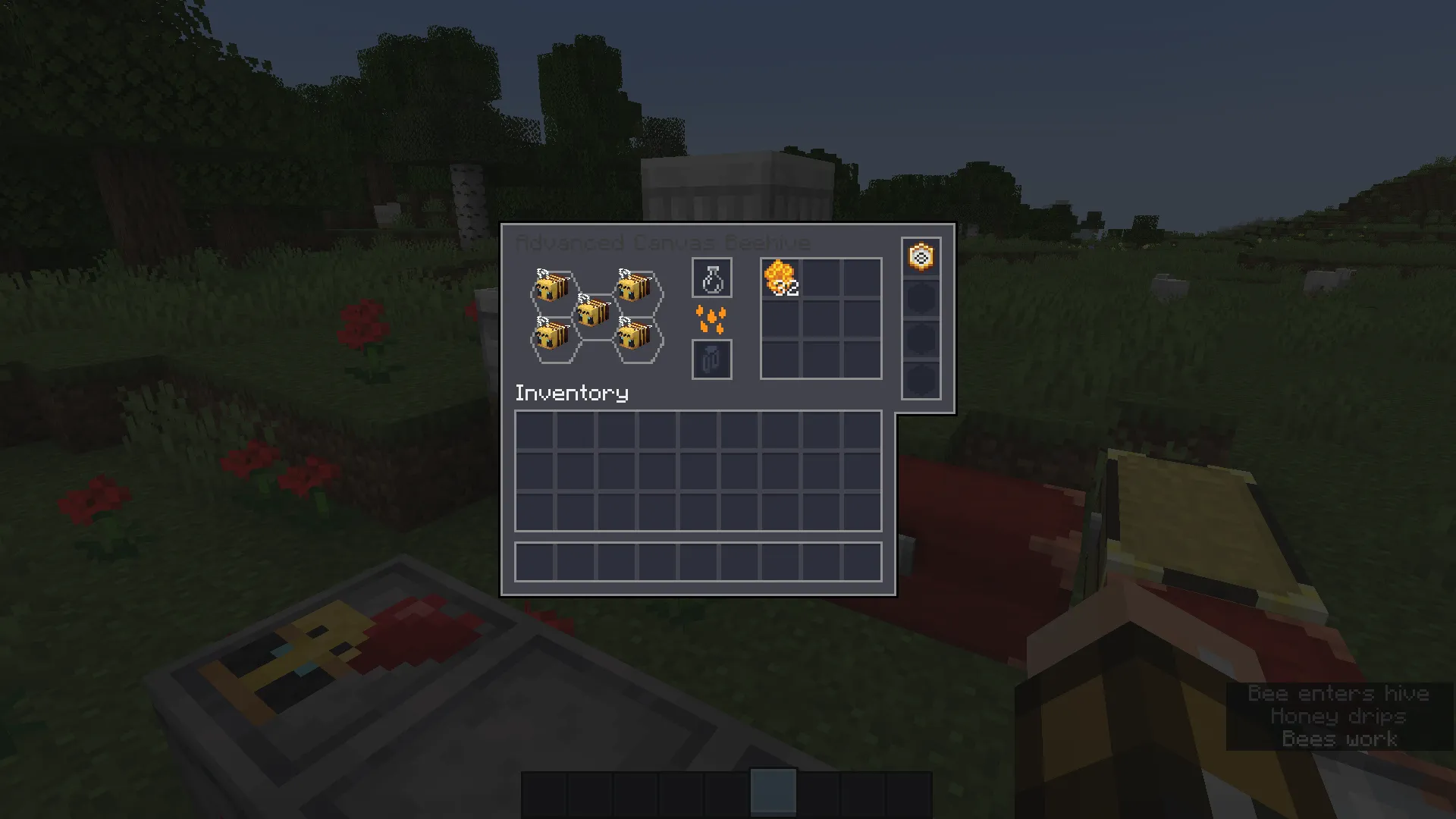Select the hive upgrade item in the top upgrade slot
1456x819 pixels.
pos(920,258)
